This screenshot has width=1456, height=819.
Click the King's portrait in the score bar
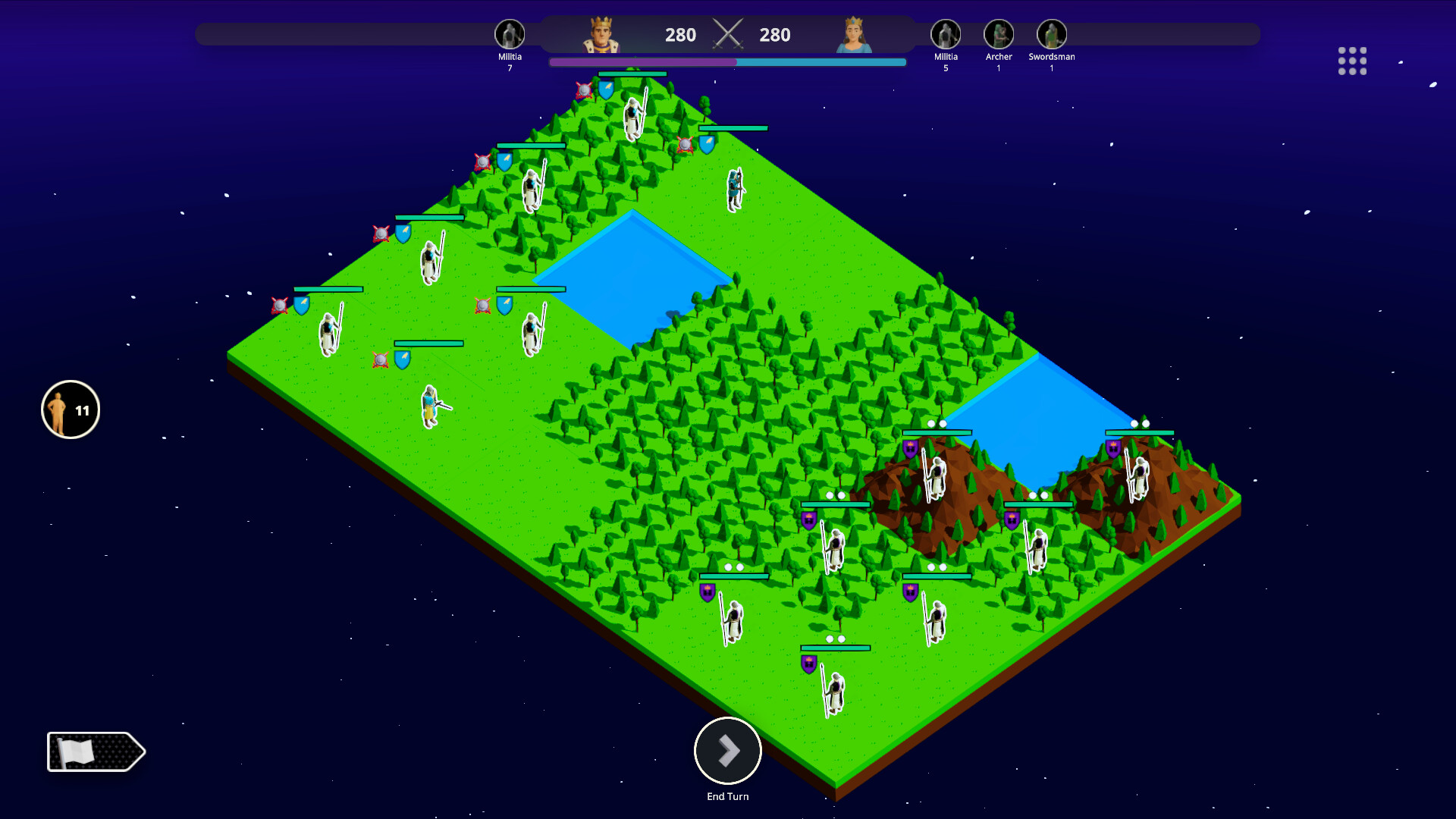pyautogui.click(x=601, y=35)
